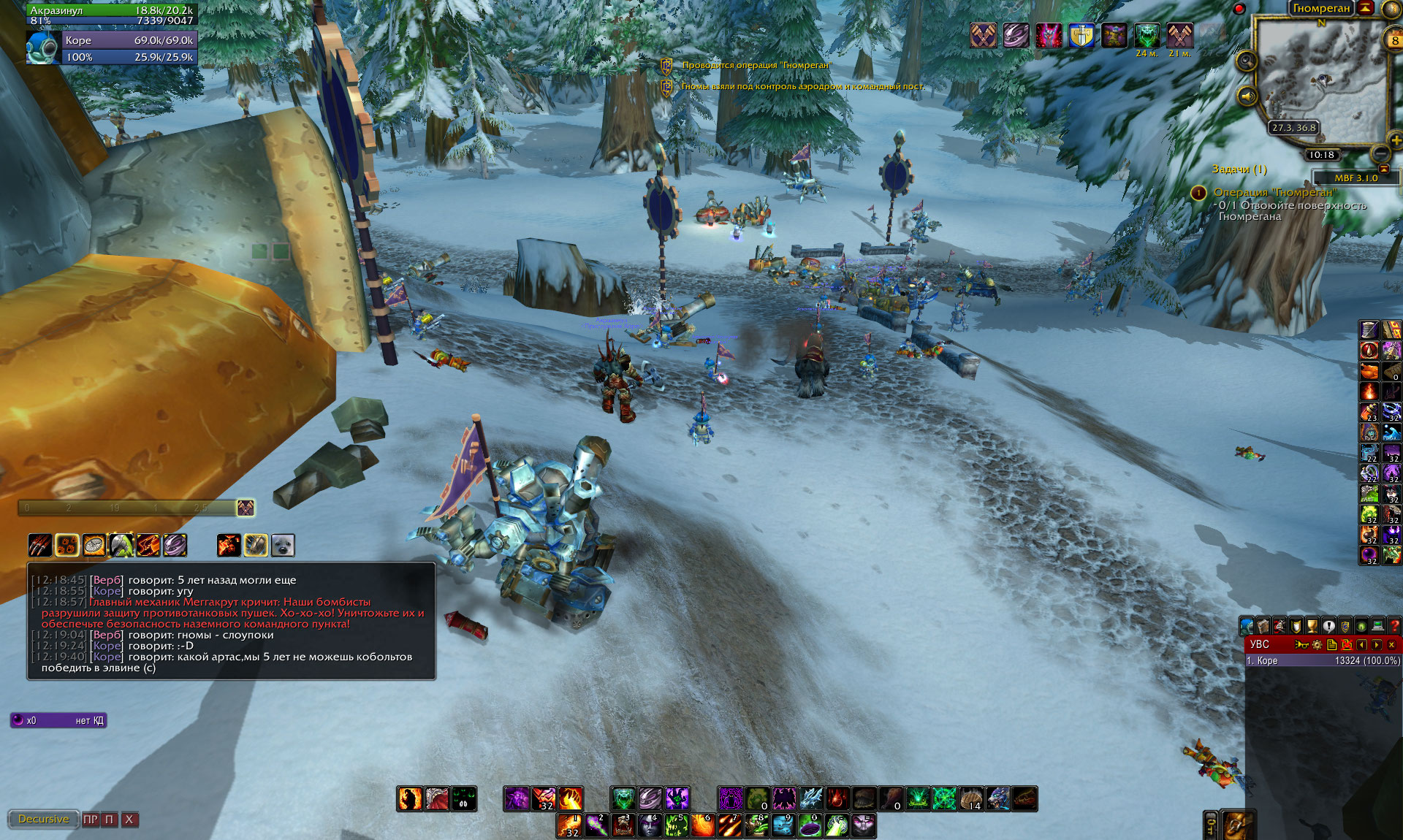Click the minimap zoom-out minus button

click(x=1380, y=153)
